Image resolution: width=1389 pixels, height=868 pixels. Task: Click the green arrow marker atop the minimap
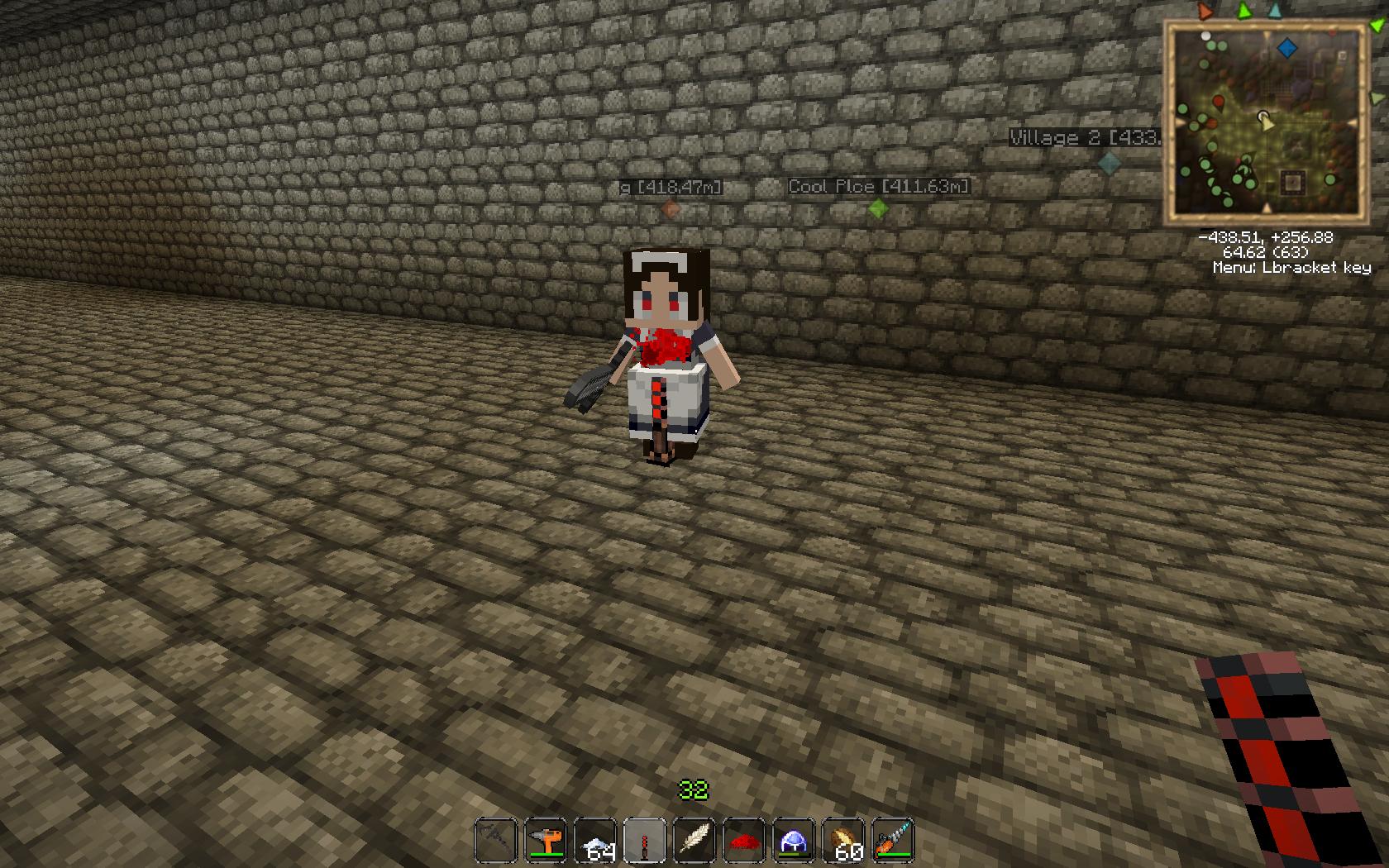(1243, 11)
